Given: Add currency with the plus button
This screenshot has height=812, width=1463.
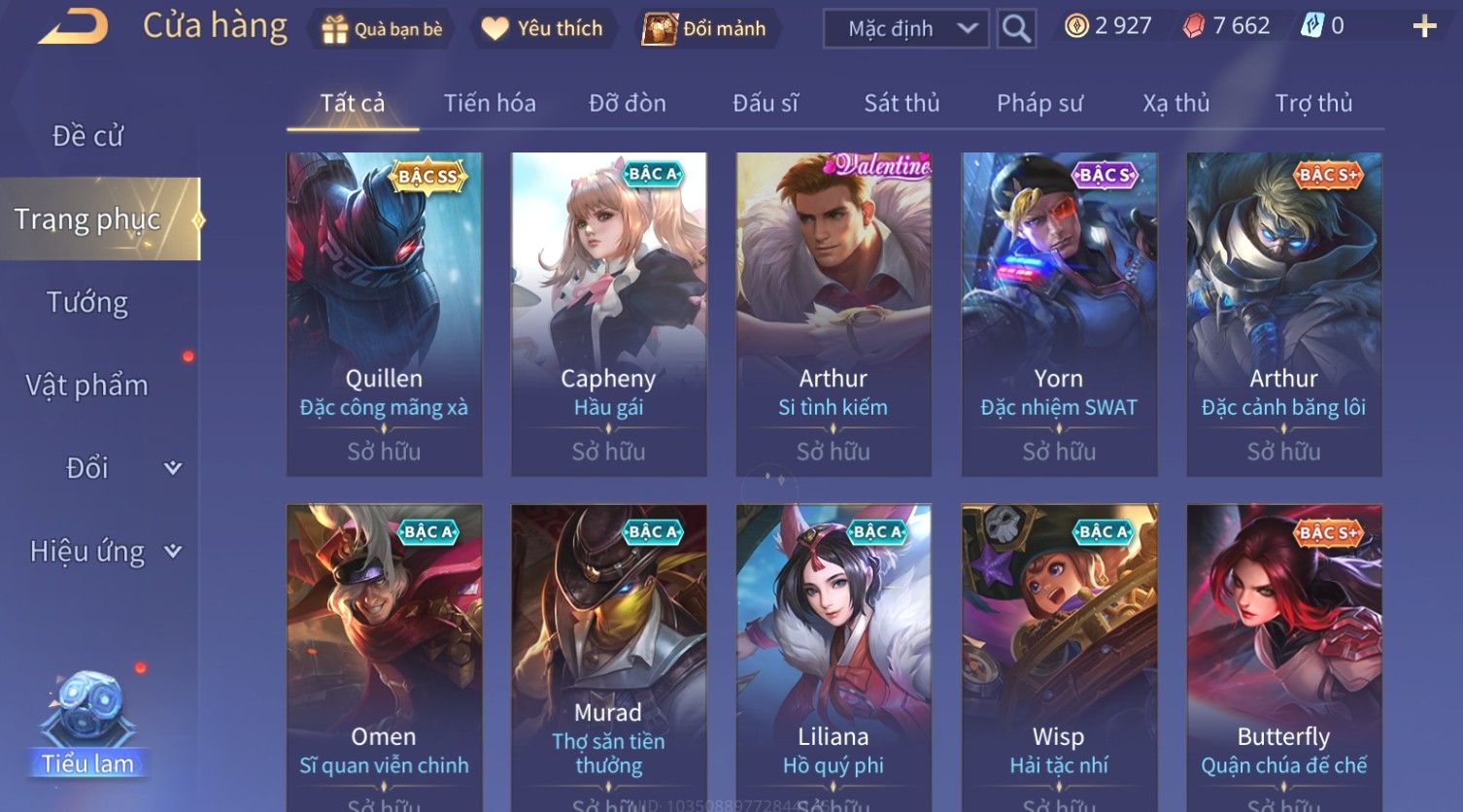Looking at the screenshot, I should [1424, 26].
